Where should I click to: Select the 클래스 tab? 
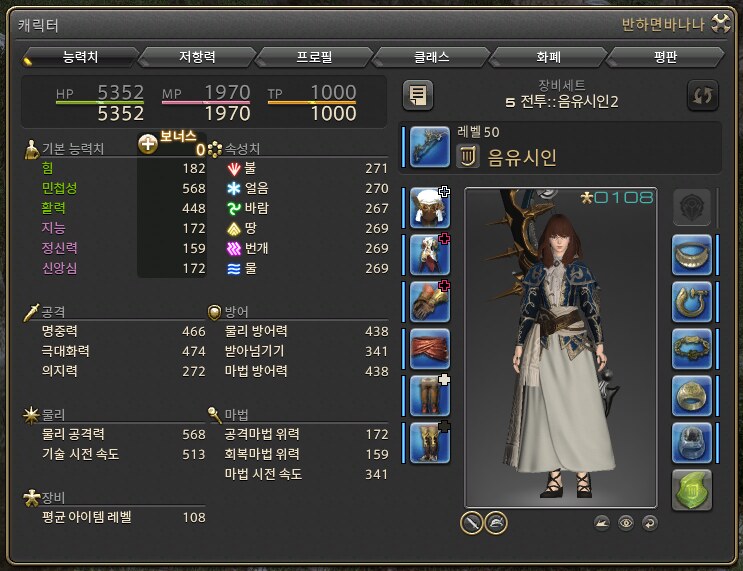pos(432,57)
